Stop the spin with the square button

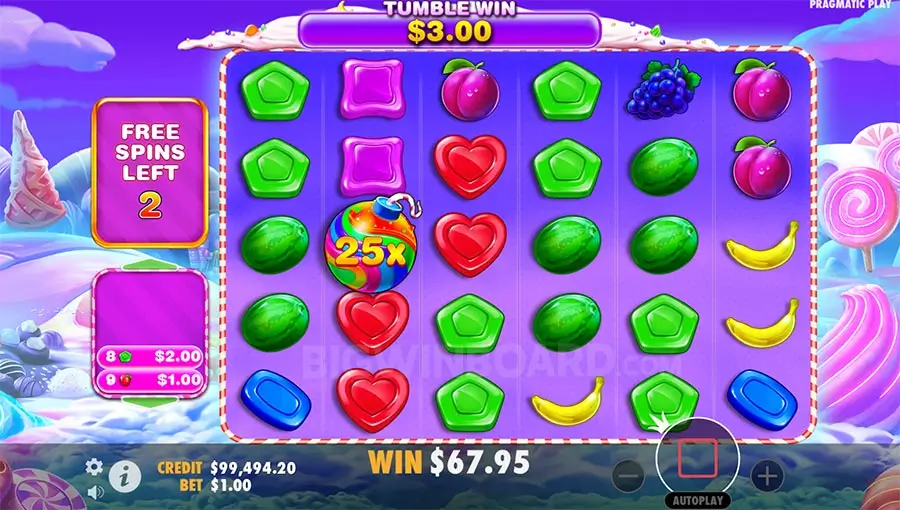(x=697, y=458)
